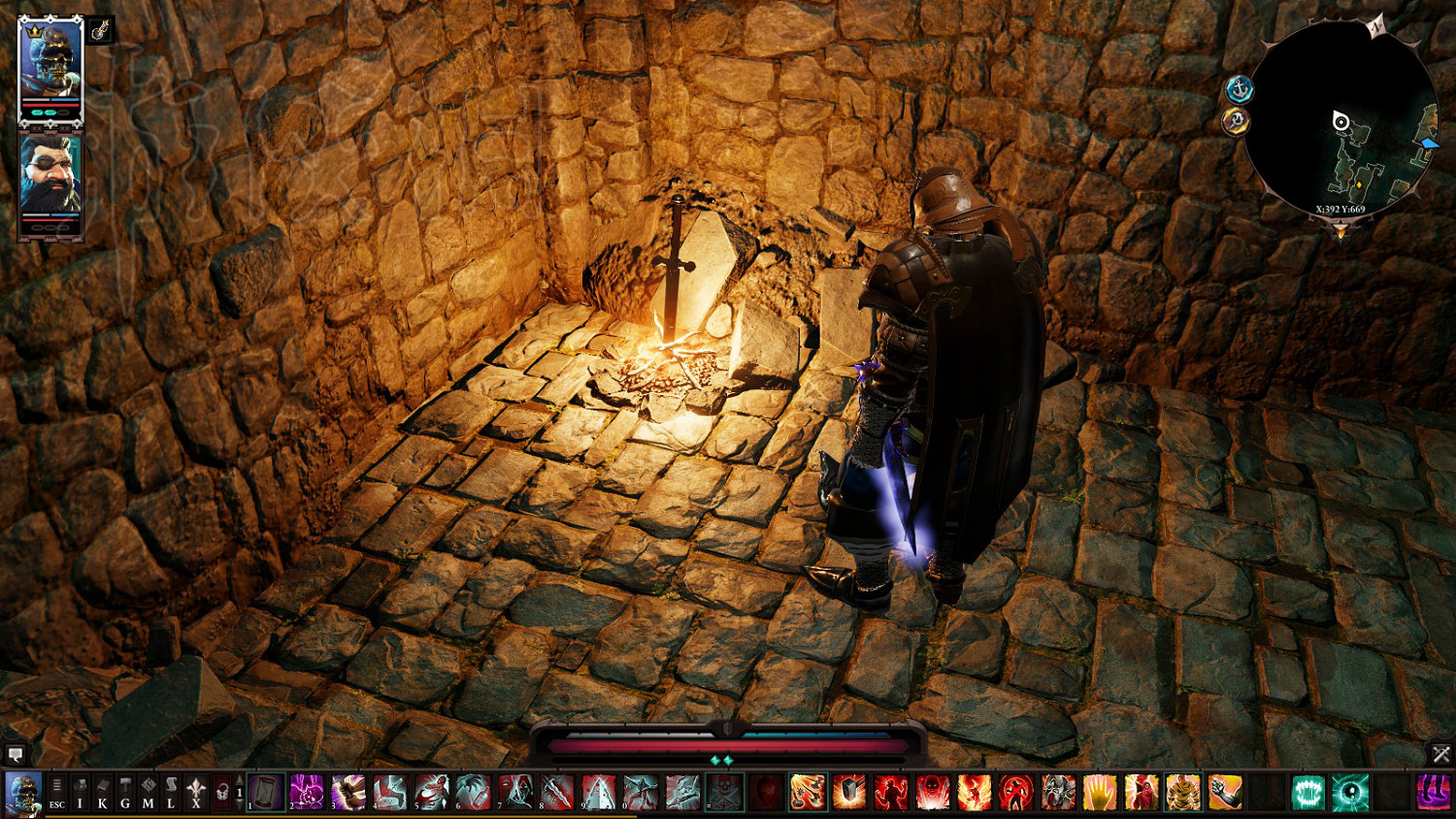Open the chat log speech bubble button
Image resolution: width=1456 pixels, height=819 pixels.
click(16, 754)
